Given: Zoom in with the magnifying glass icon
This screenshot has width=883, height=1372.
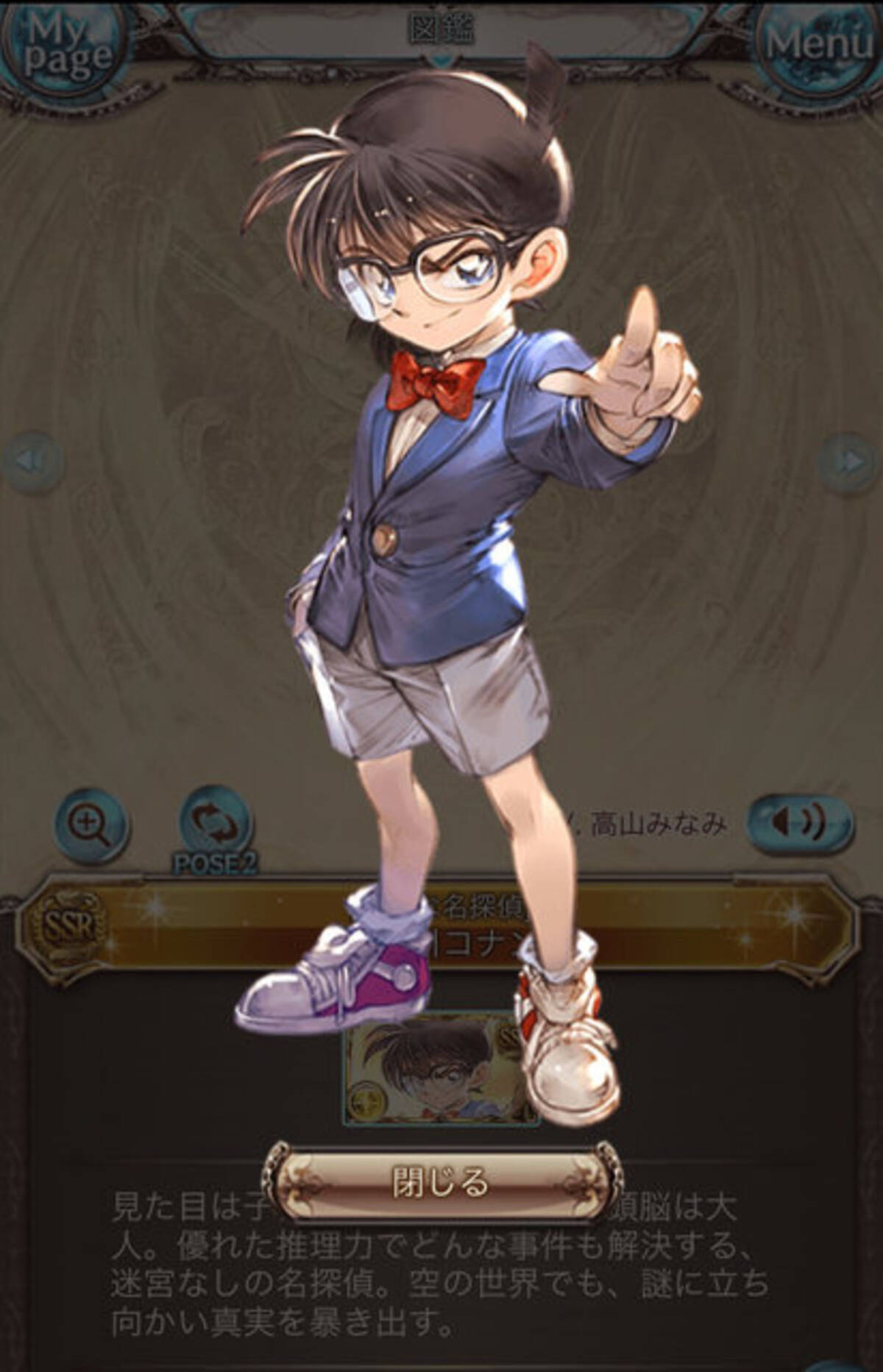Looking at the screenshot, I should [x=93, y=824].
